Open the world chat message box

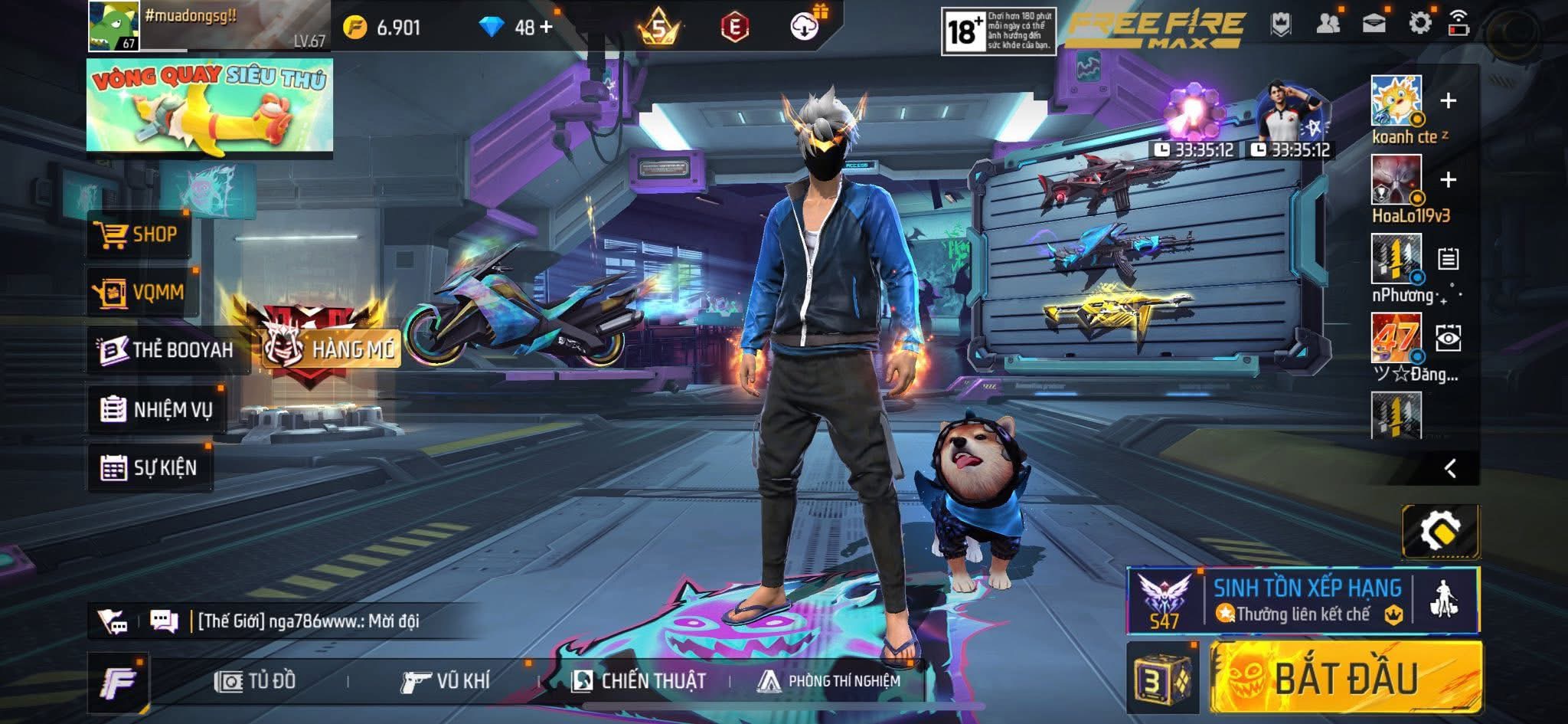[306, 621]
